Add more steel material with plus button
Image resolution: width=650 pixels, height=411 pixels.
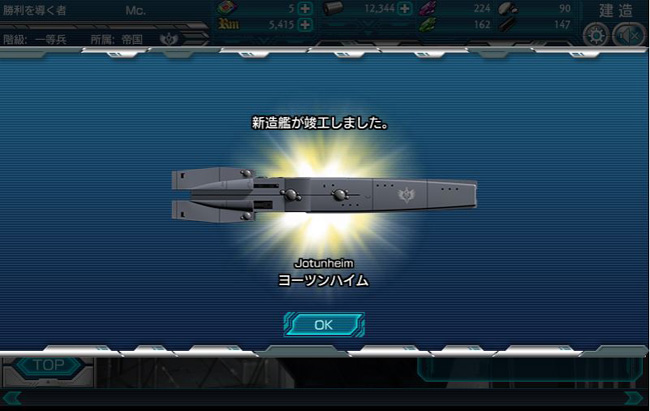click(x=405, y=9)
